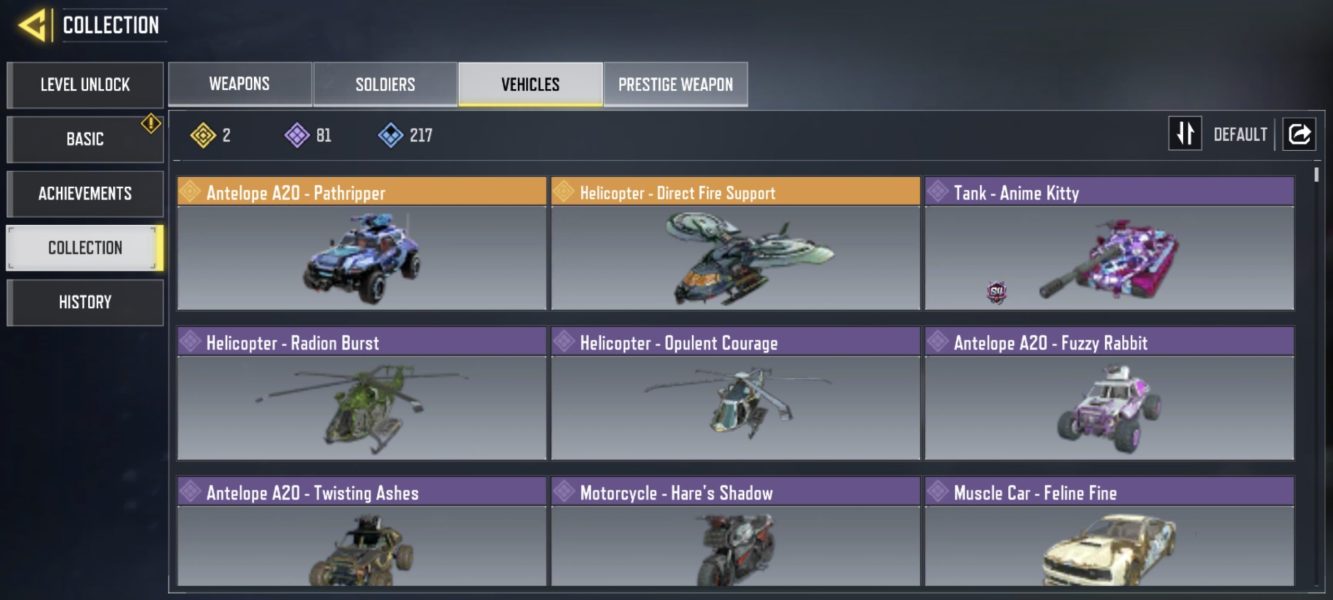
Task: View the Motorcycle - Hare's Shadow skin
Action: pyautogui.click(x=735, y=532)
